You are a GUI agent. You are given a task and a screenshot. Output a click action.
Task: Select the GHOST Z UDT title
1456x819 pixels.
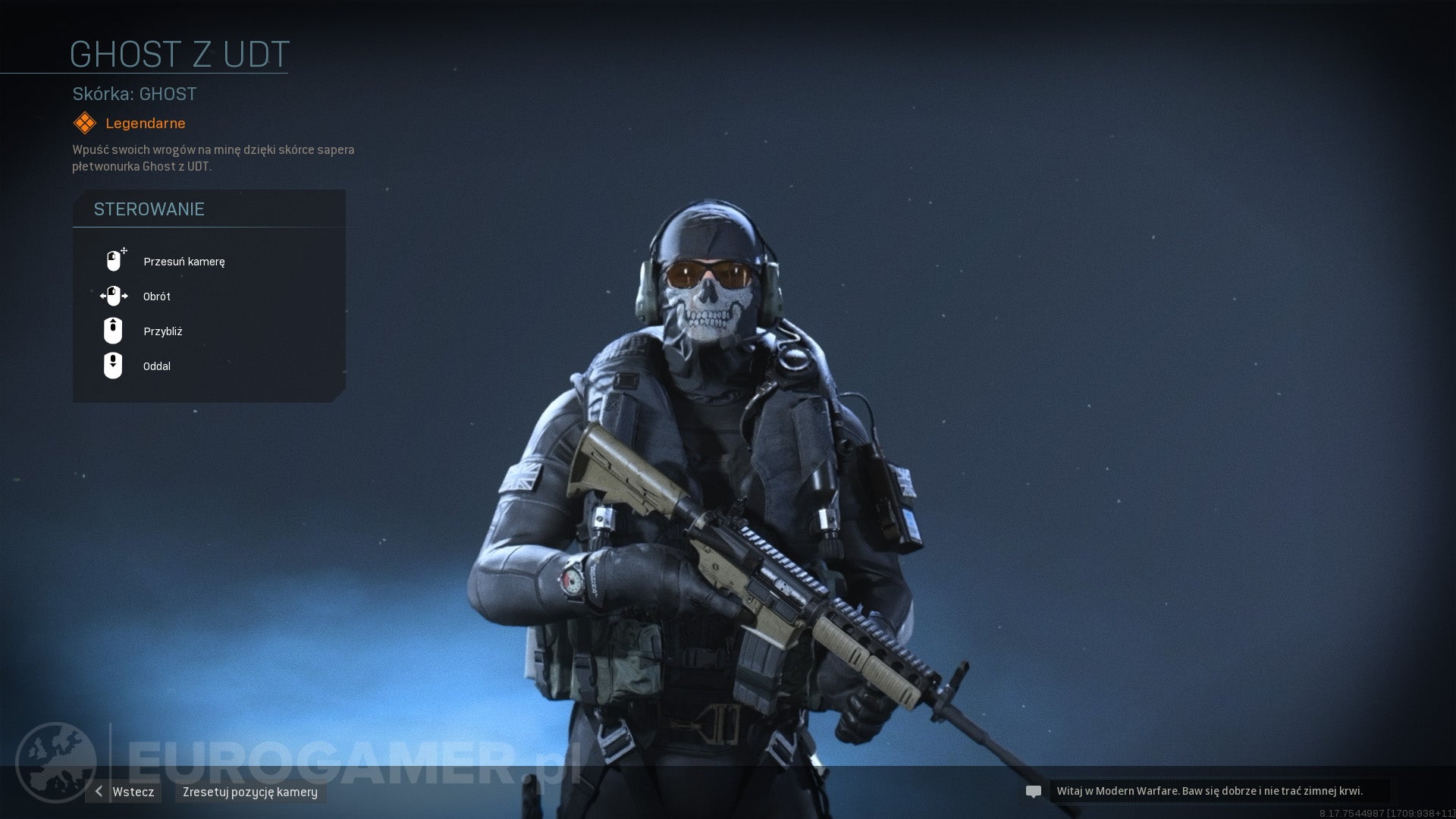coord(179,54)
